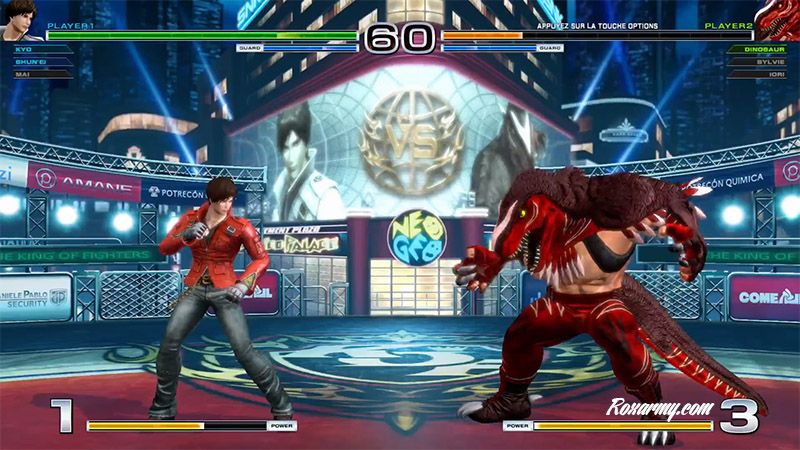Select SHUN'EI in Player 1's team list
Screen dimensions: 800x450
point(28,61)
